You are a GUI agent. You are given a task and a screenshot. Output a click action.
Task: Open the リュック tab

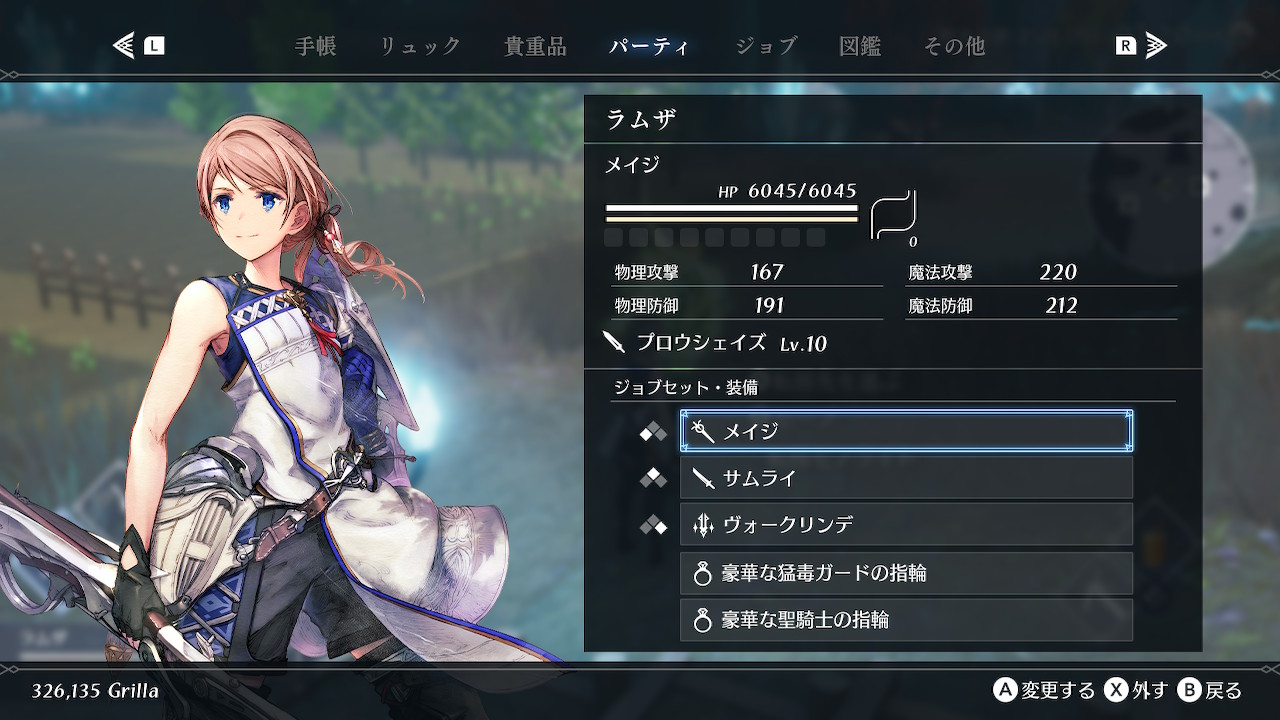click(x=420, y=46)
